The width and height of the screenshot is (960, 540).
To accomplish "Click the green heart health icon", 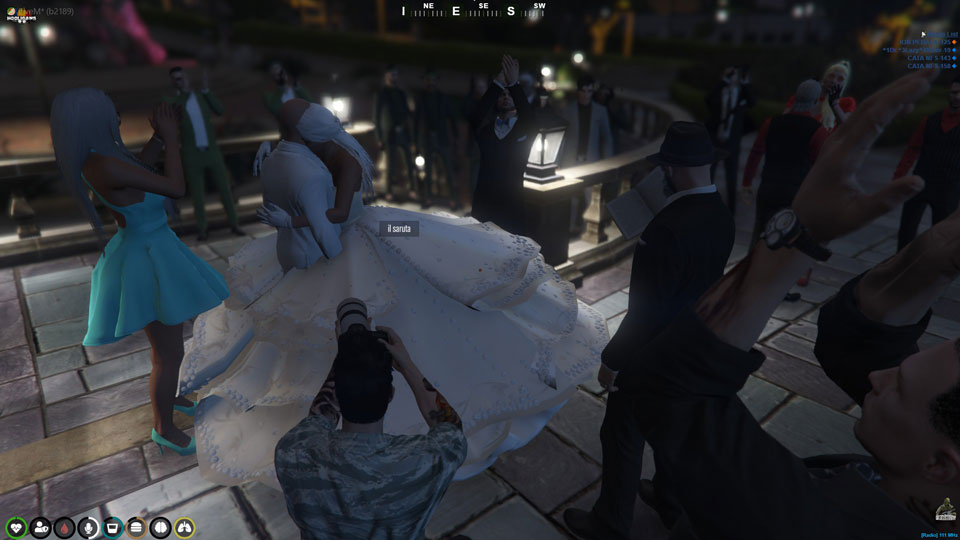I will [16, 527].
